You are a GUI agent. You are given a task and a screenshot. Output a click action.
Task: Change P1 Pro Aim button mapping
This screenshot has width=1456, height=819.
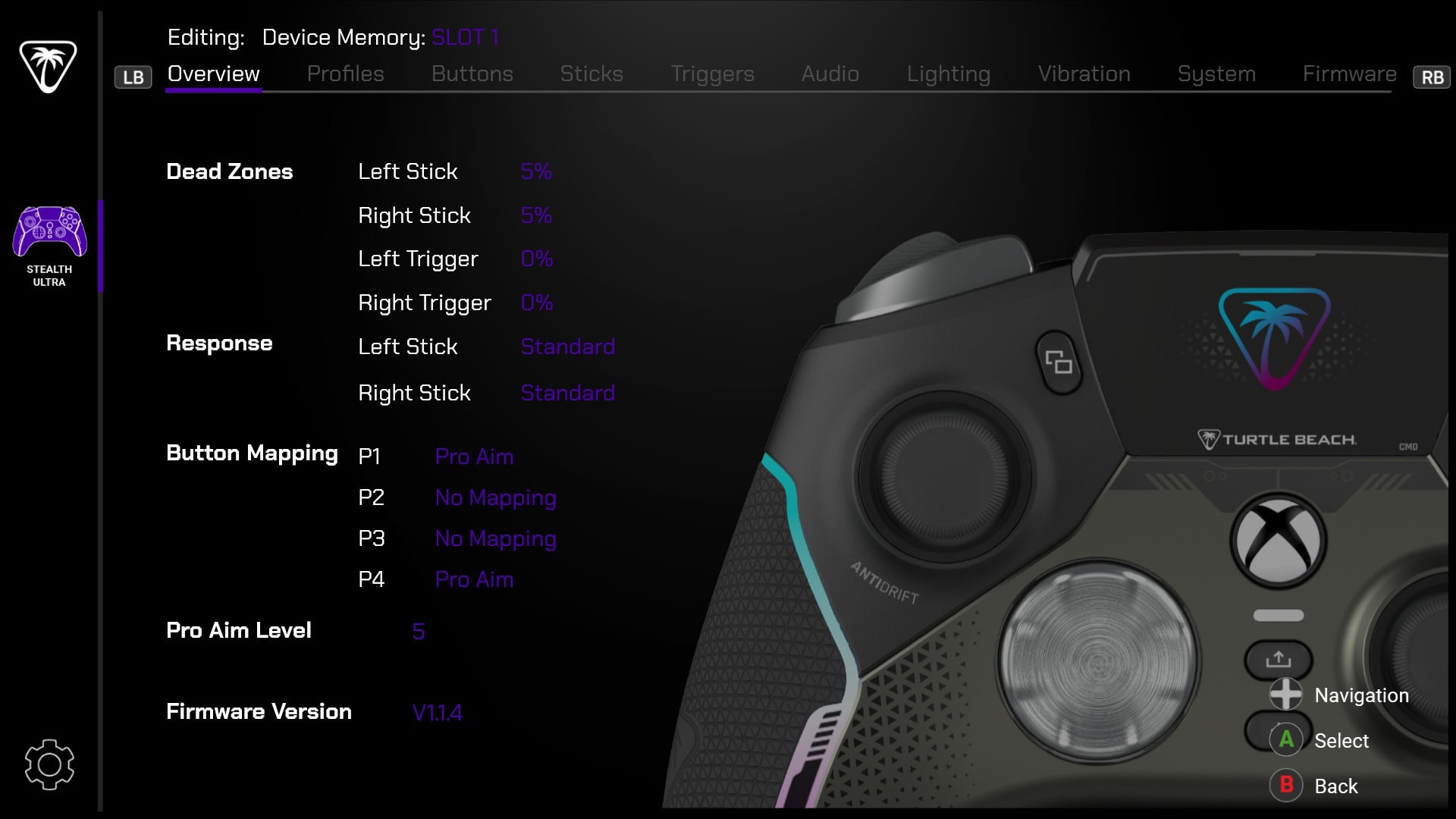tap(473, 457)
